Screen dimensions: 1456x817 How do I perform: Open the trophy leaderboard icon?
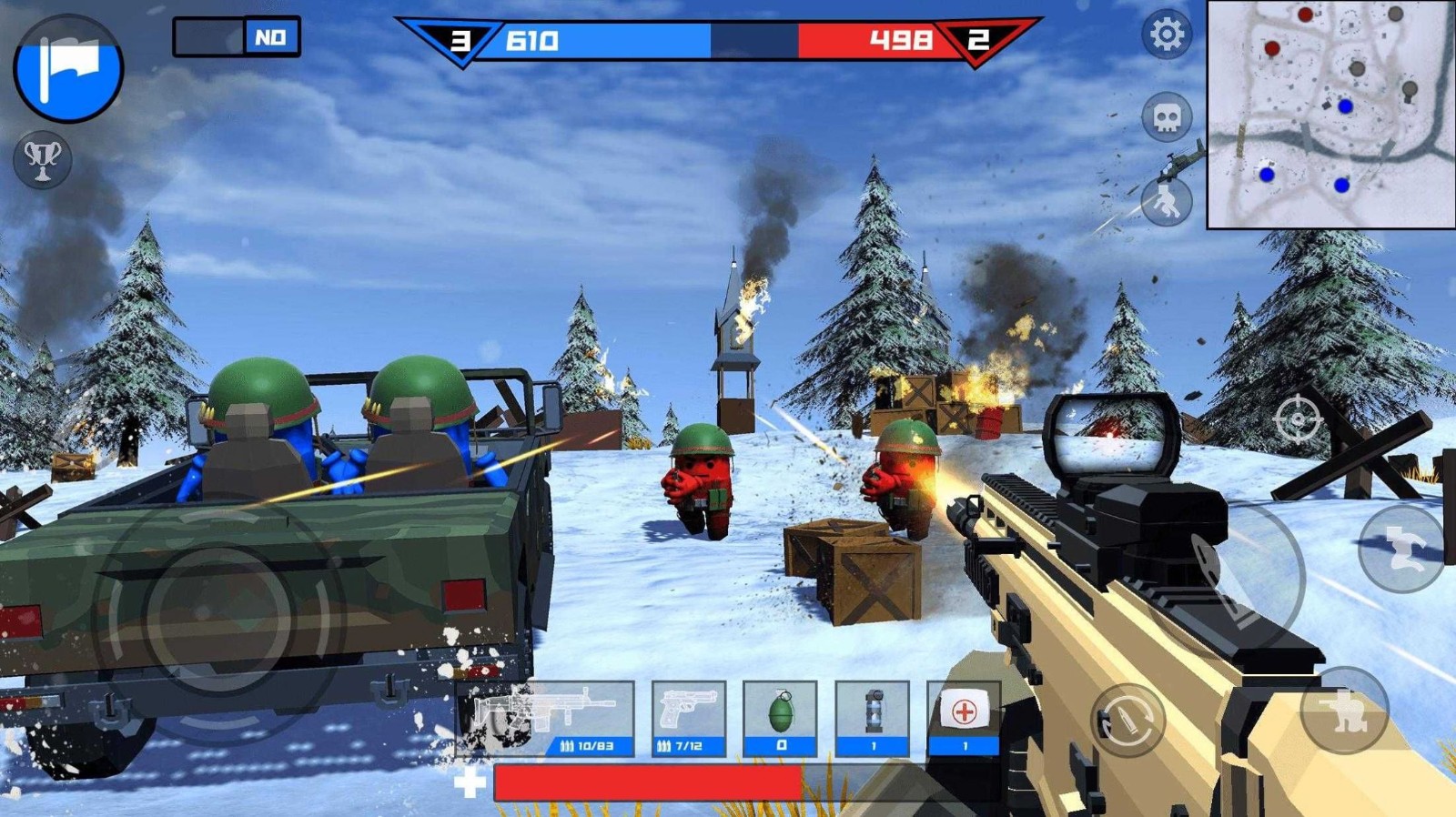(x=42, y=161)
